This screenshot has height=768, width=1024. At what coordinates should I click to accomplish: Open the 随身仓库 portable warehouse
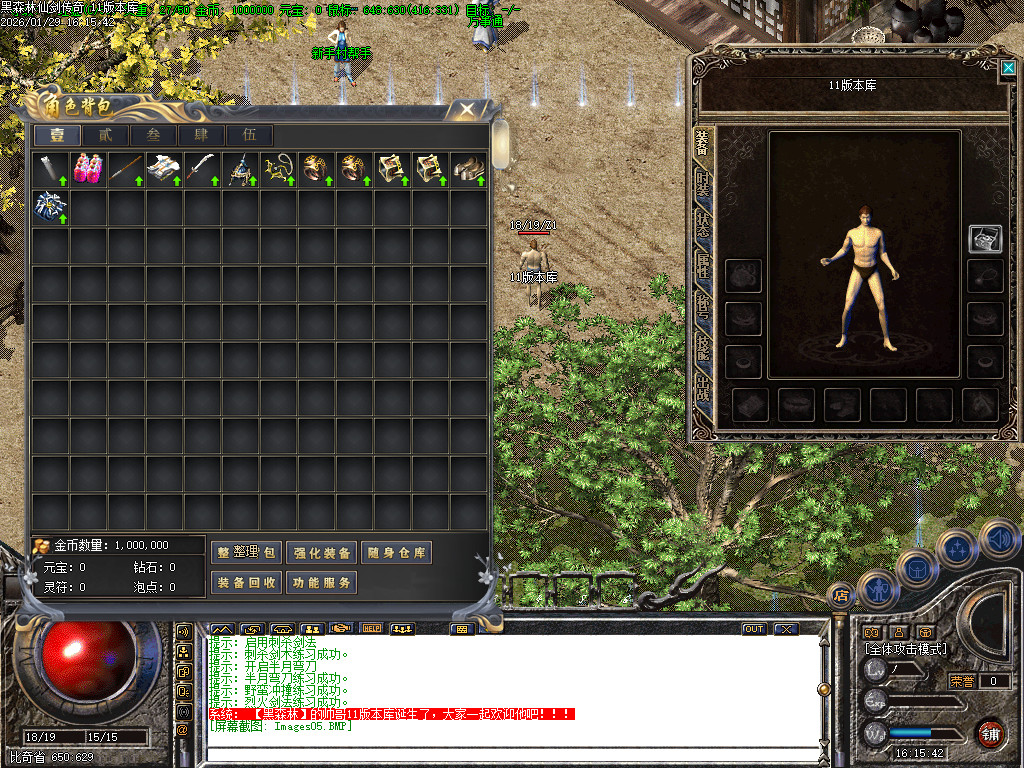click(396, 553)
